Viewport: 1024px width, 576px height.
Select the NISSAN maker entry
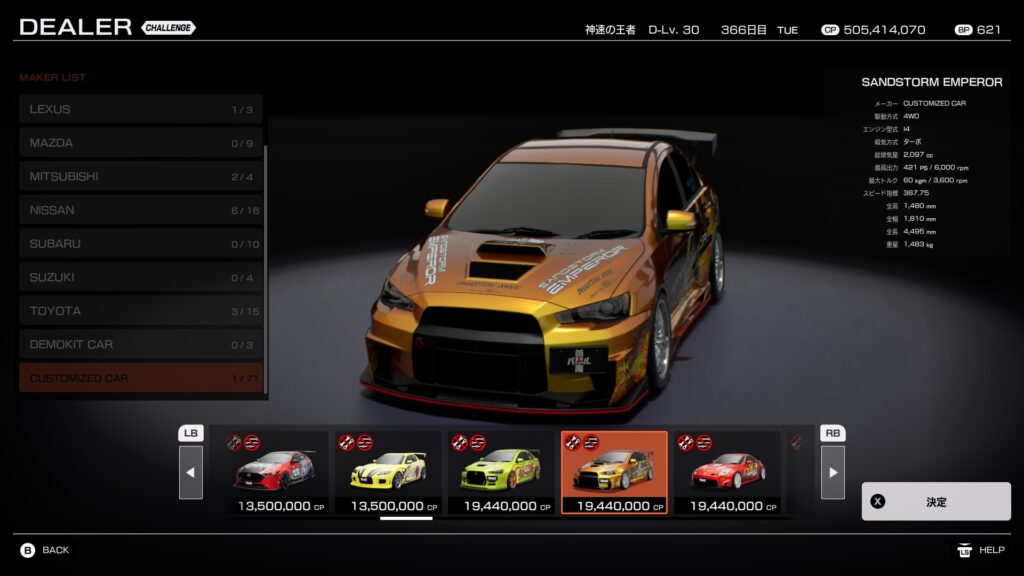(140, 210)
